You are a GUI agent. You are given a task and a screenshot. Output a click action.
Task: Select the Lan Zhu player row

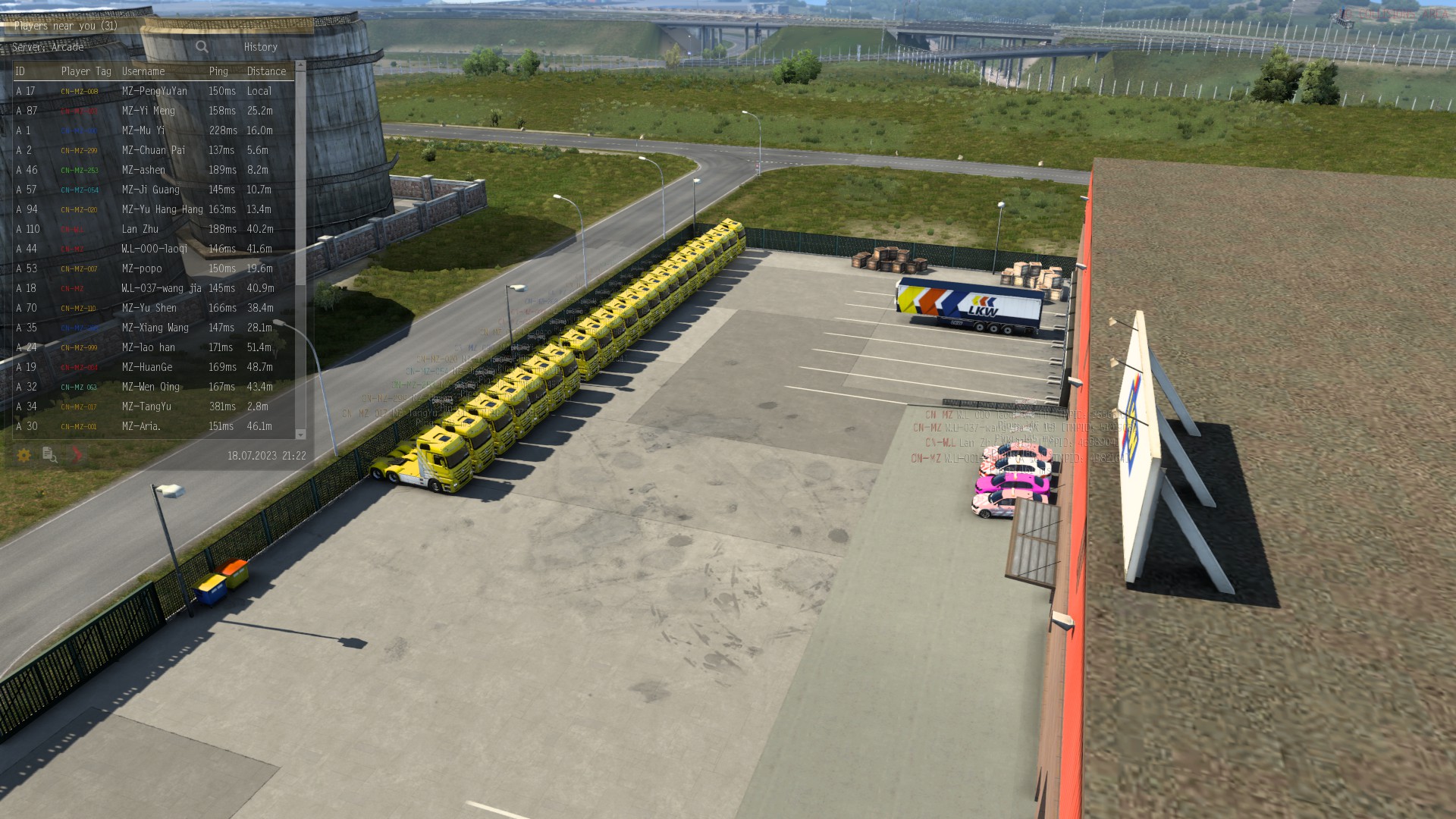pos(140,229)
